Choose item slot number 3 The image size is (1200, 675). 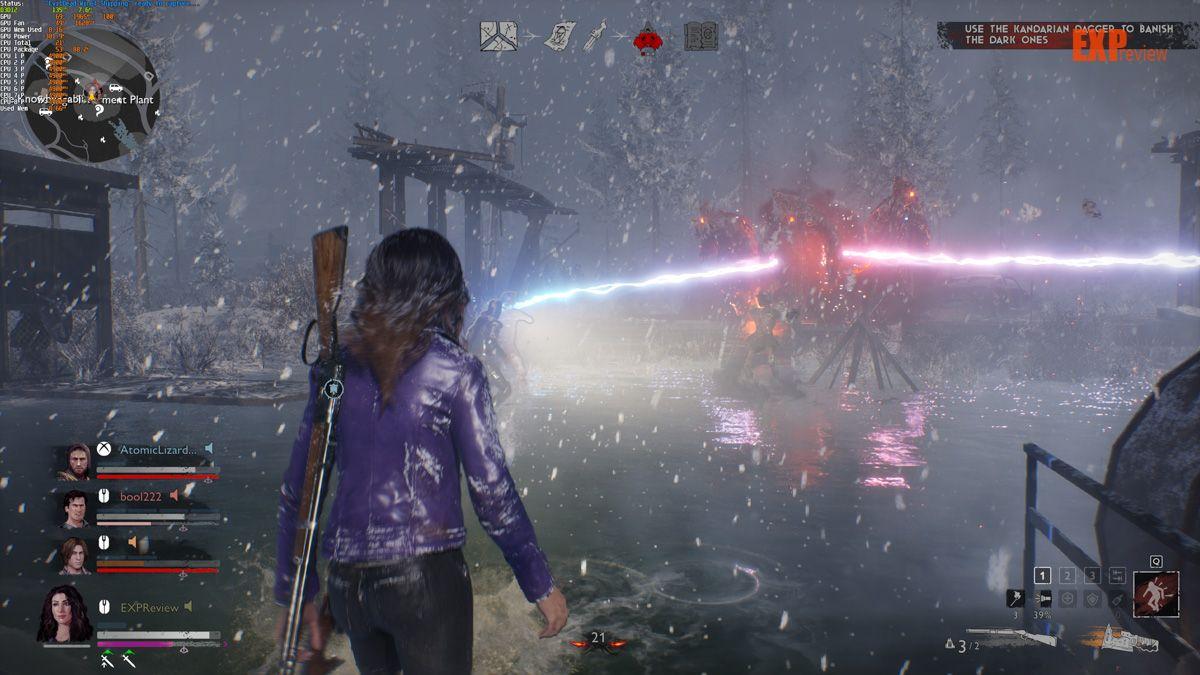click(1092, 575)
